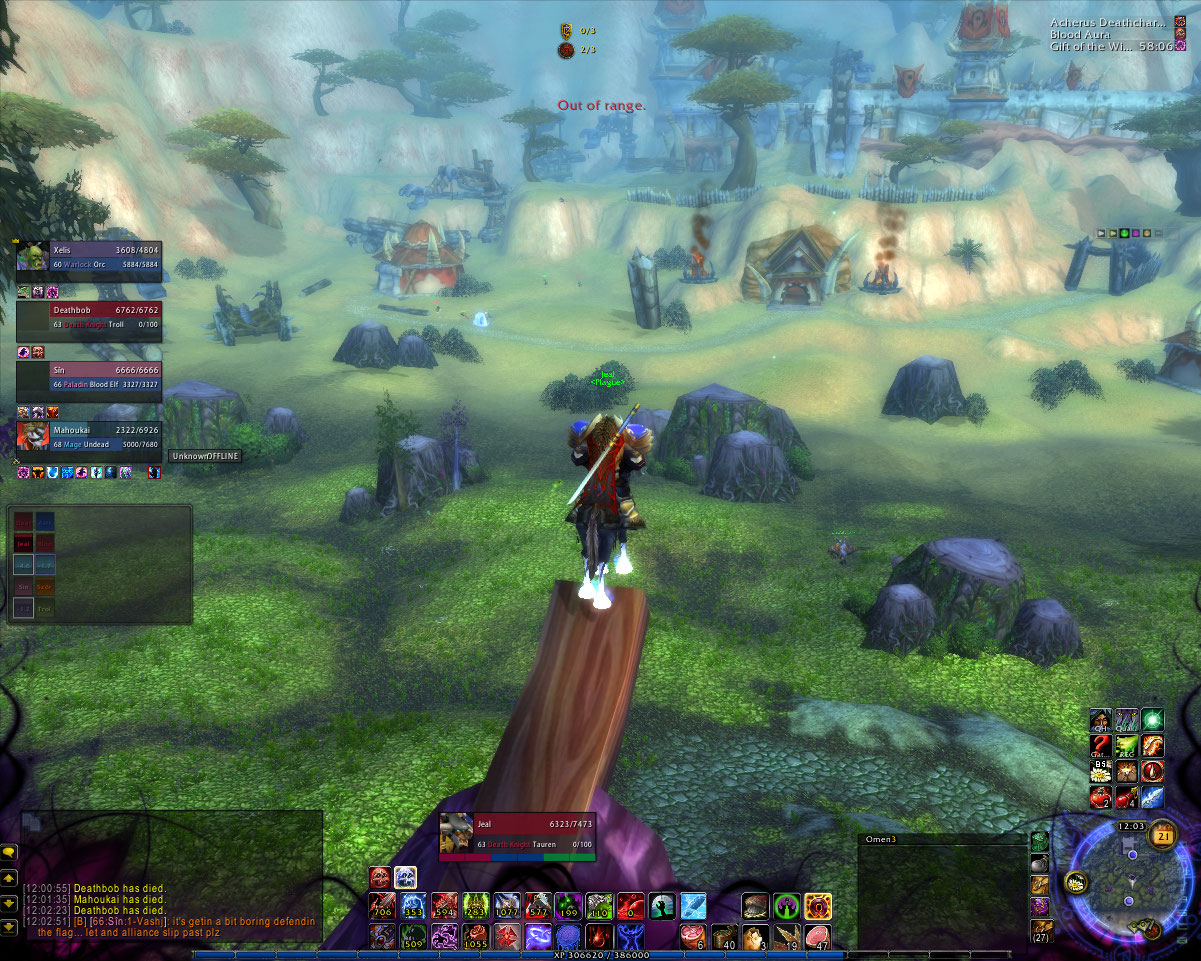Activate the green hand silhouette ability
Viewport: 1201px width, 961px height.
tap(662, 907)
